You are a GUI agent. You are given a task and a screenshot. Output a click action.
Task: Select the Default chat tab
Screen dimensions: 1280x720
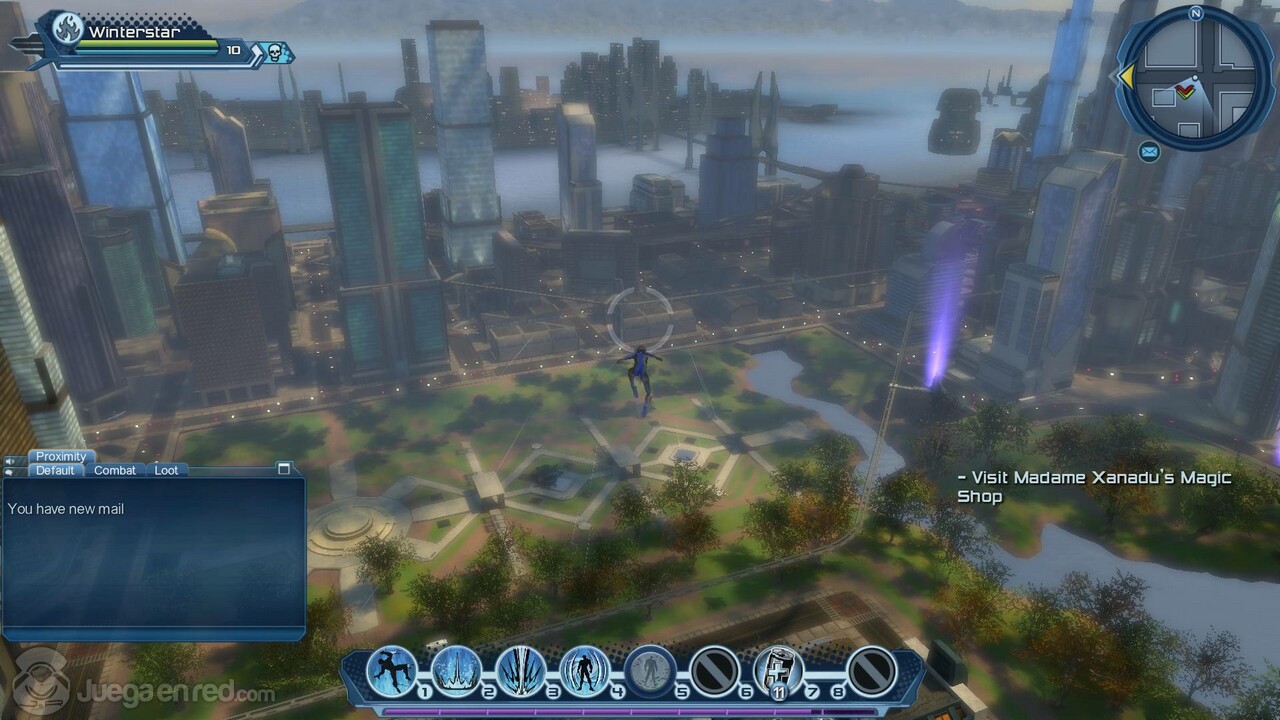tap(55, 470)
